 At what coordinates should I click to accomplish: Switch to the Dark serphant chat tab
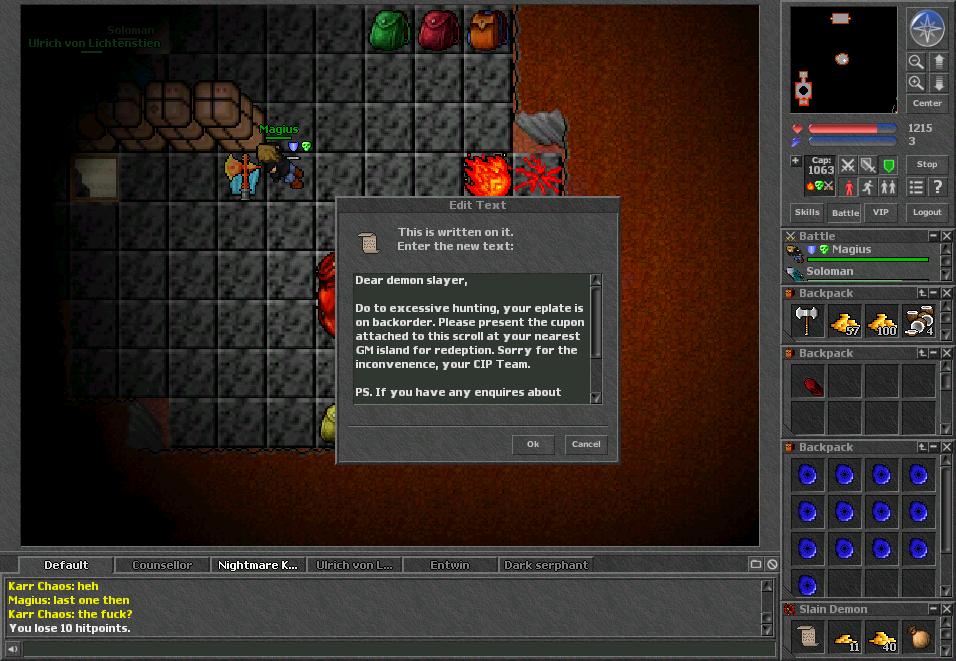coord(546,565)
